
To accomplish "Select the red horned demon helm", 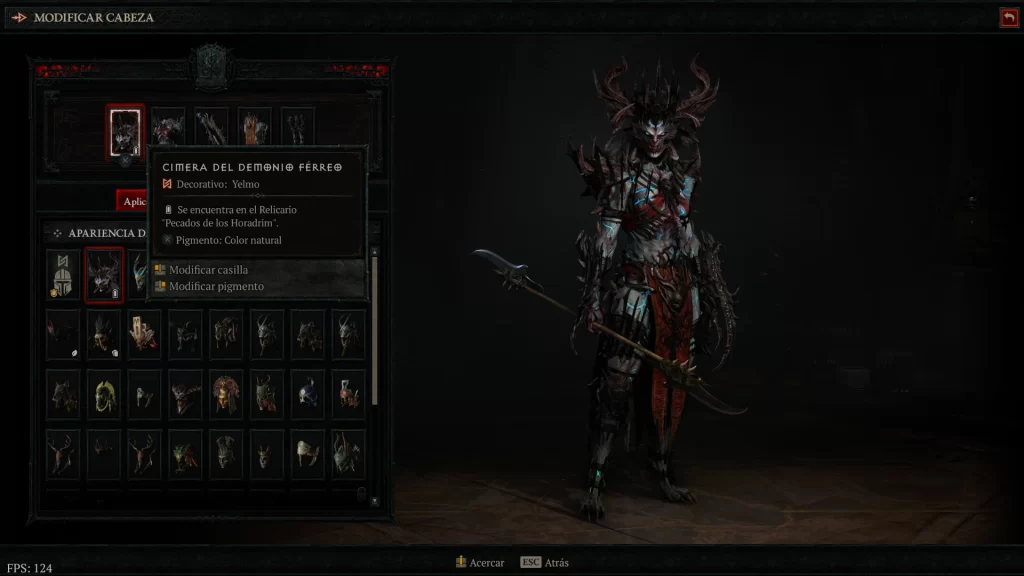I will 186,394.
